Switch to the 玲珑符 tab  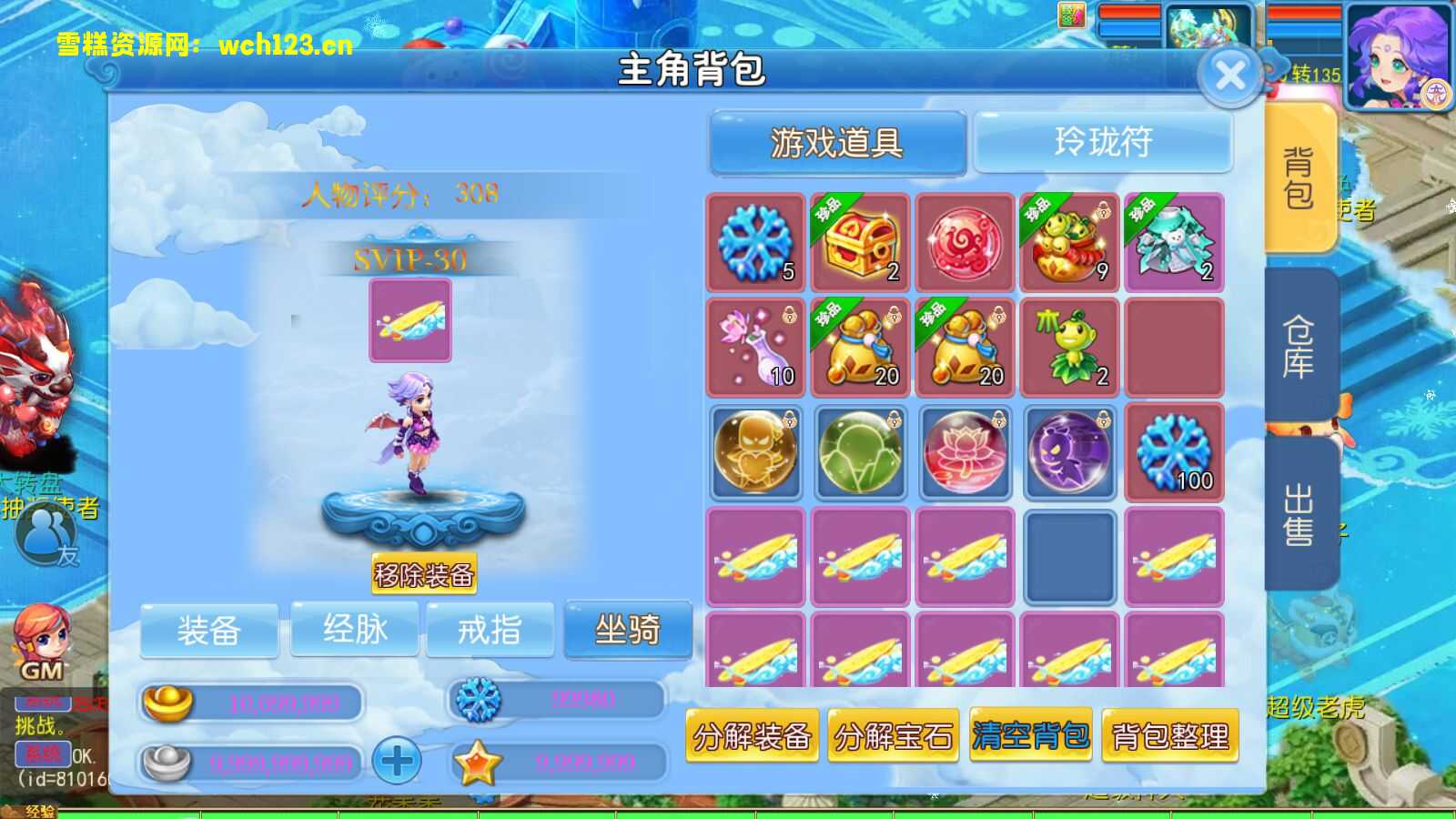(x=1104, y=142)
